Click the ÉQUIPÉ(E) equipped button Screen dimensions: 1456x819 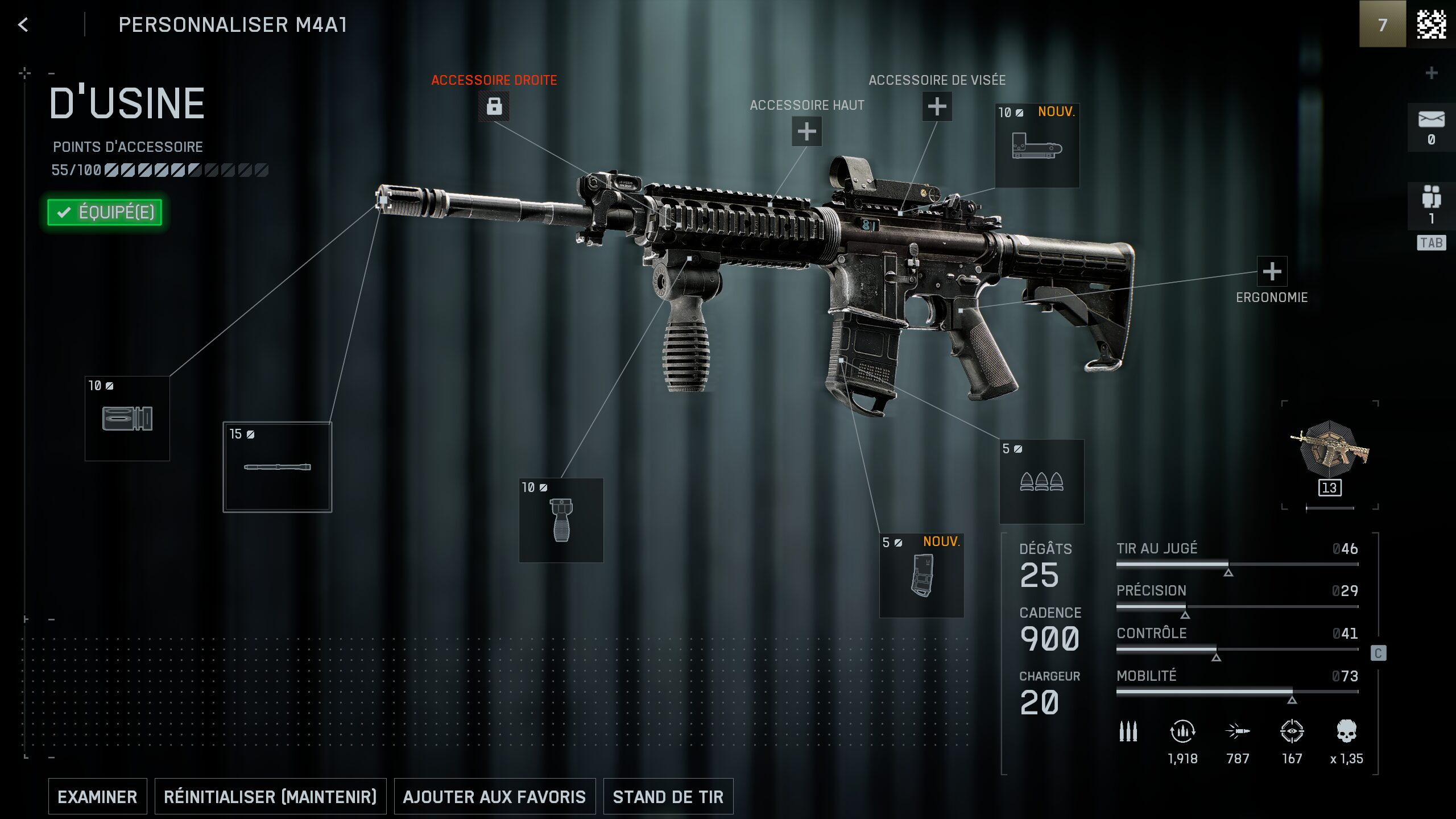click(x=105, y=212)
